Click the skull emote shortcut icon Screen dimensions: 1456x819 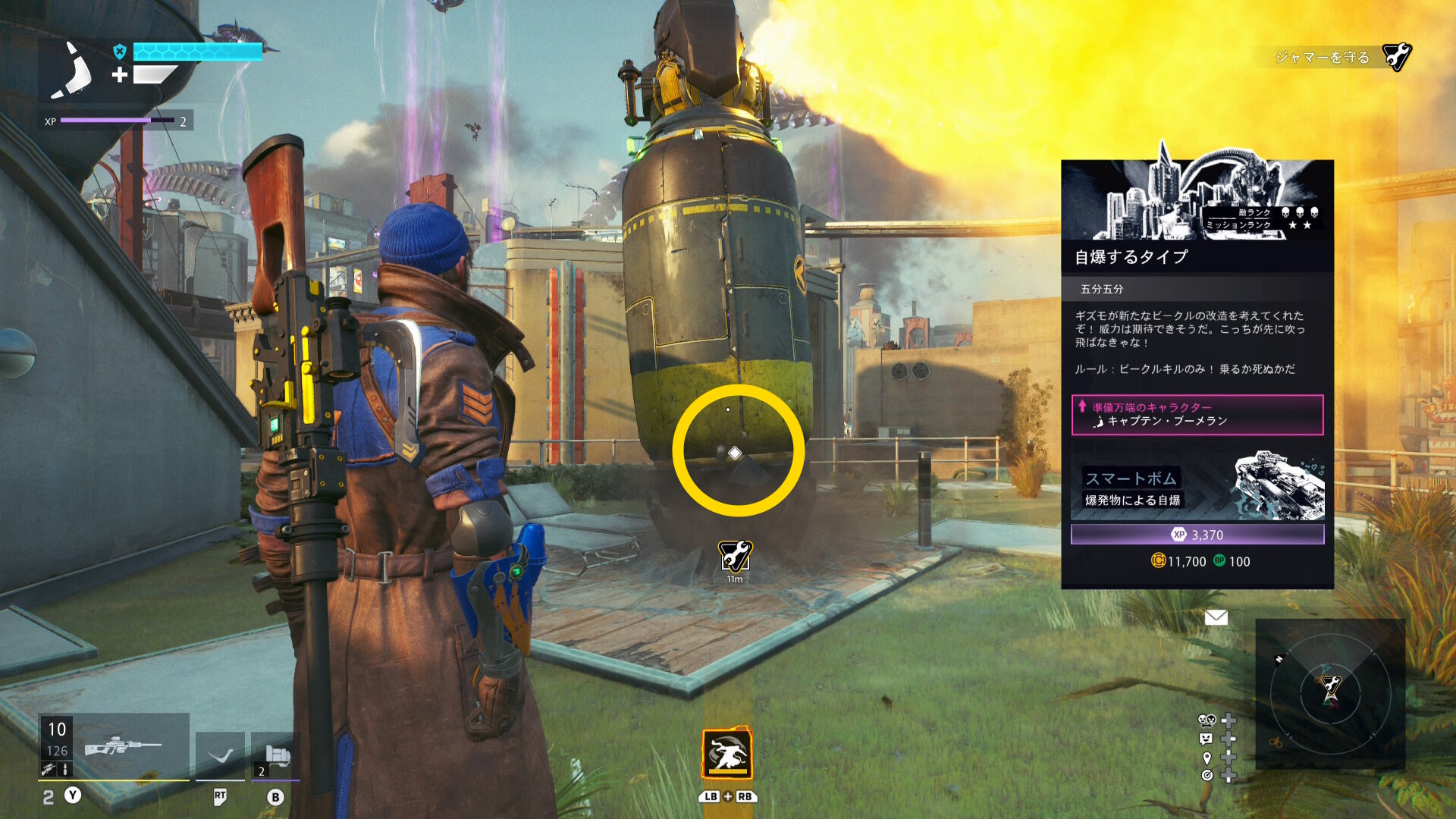(1206, 720)
